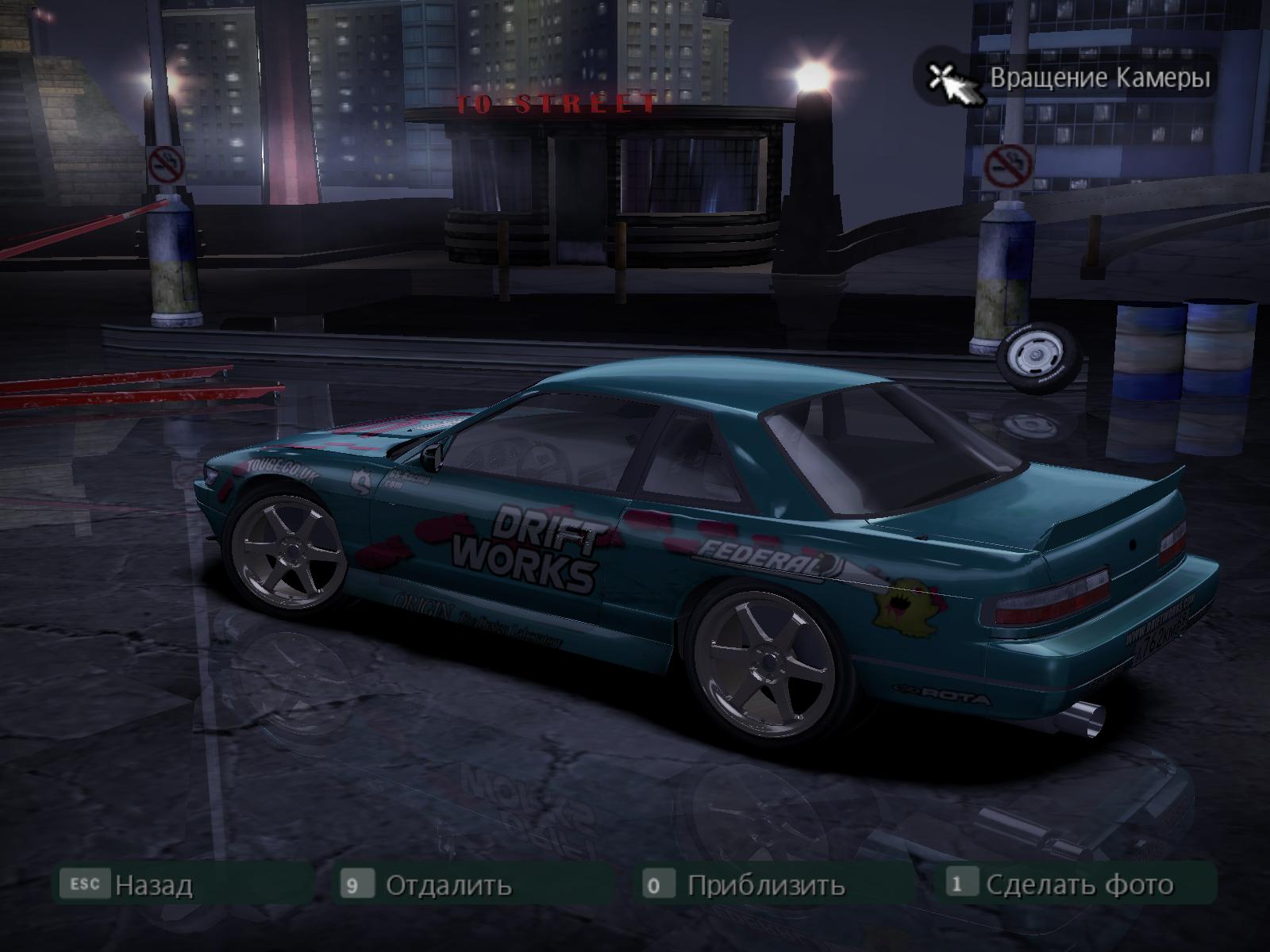Activate the Вращение Камеры camera rotation control
The width and height of the screenshot is (1270, 952).
click(x=1099, y=78)
